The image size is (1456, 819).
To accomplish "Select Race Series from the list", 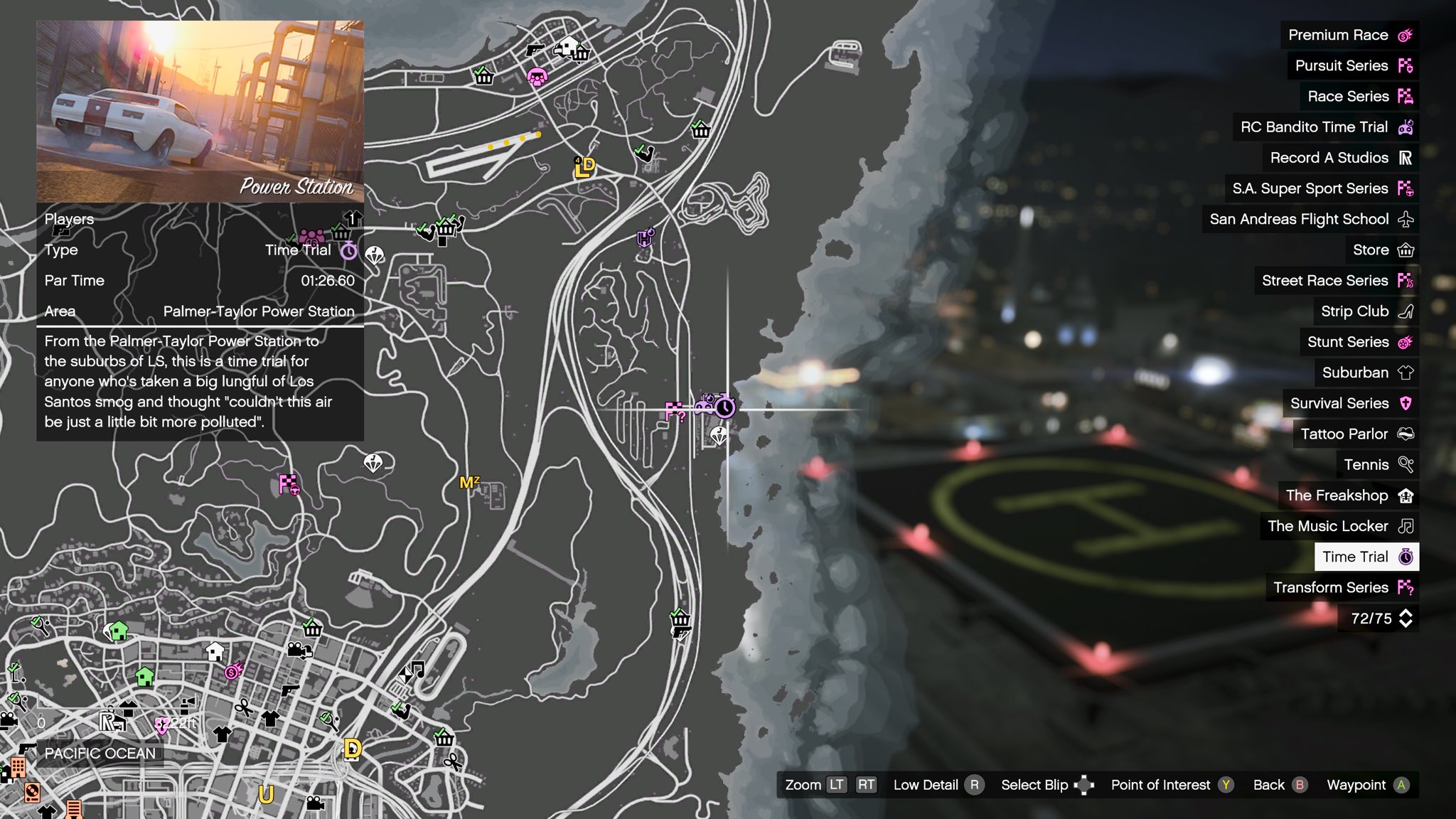I will [1359, 96].
